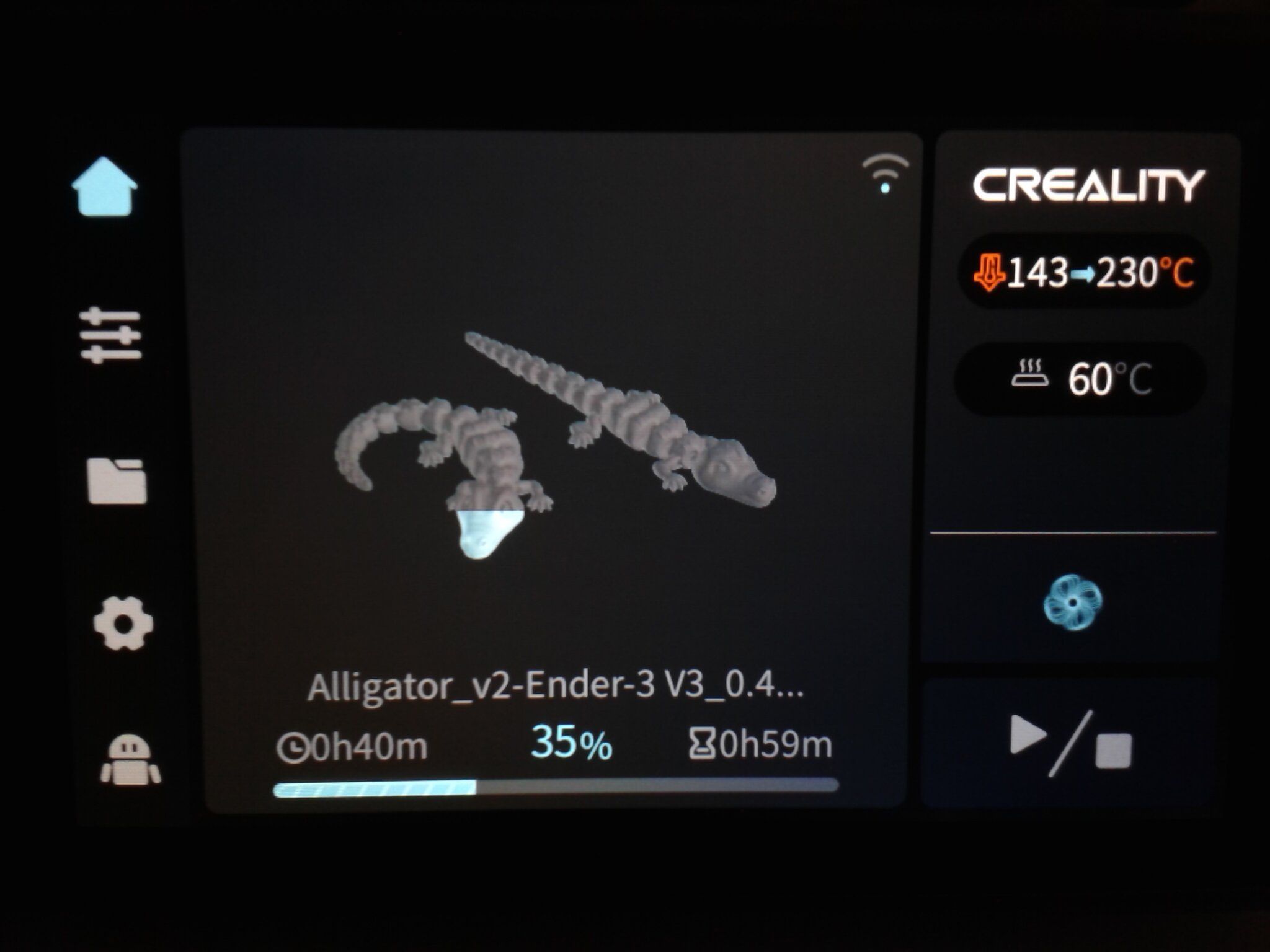
Task: Pause or stop the current print
Action: tap(1070, 743)
